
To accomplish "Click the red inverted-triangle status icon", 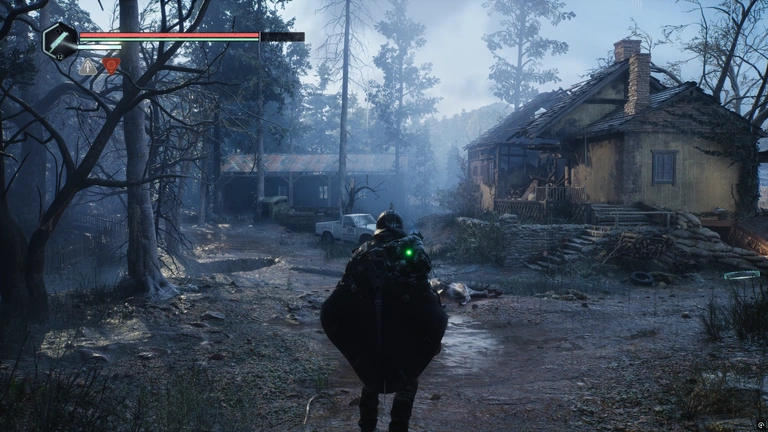I will pos(111,66).
